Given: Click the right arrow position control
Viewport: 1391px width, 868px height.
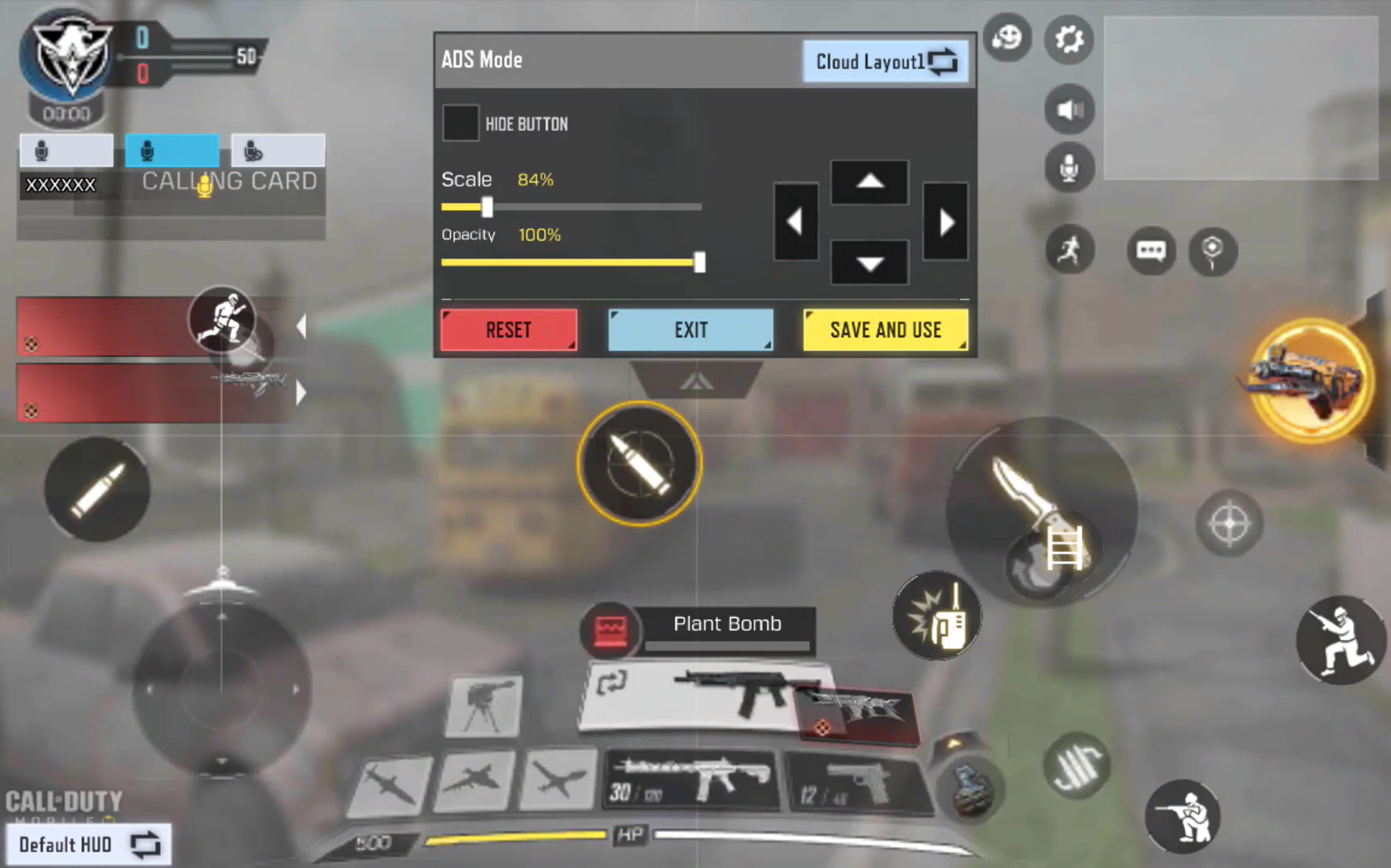Looking at the screenshot, I should click(944, 222).
